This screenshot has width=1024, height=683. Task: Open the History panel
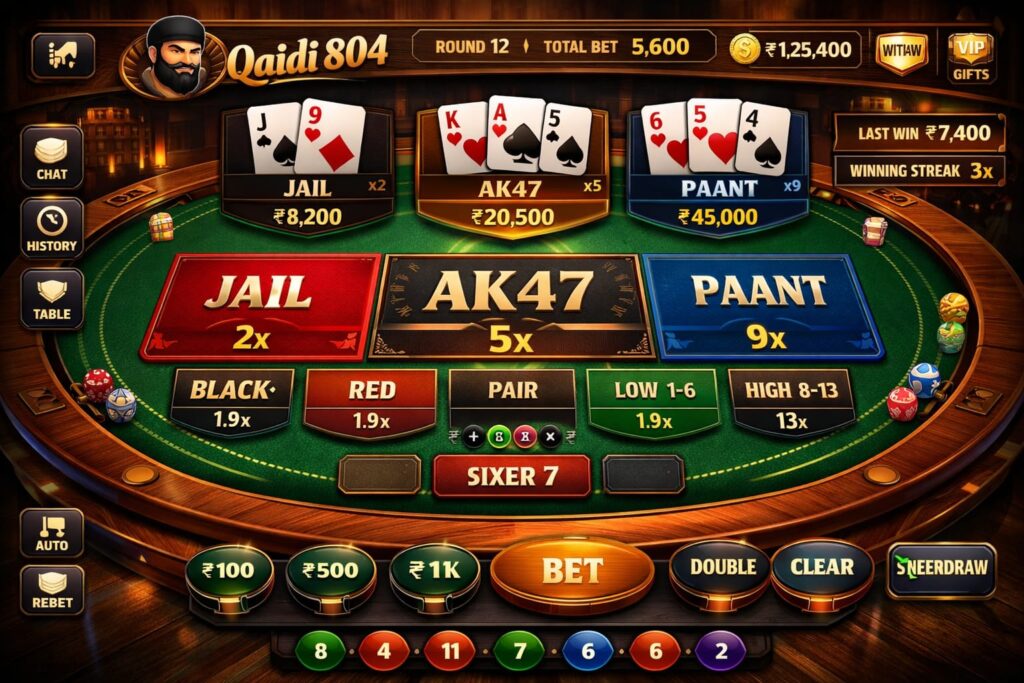pyautogui.click(x=51, y=228)
